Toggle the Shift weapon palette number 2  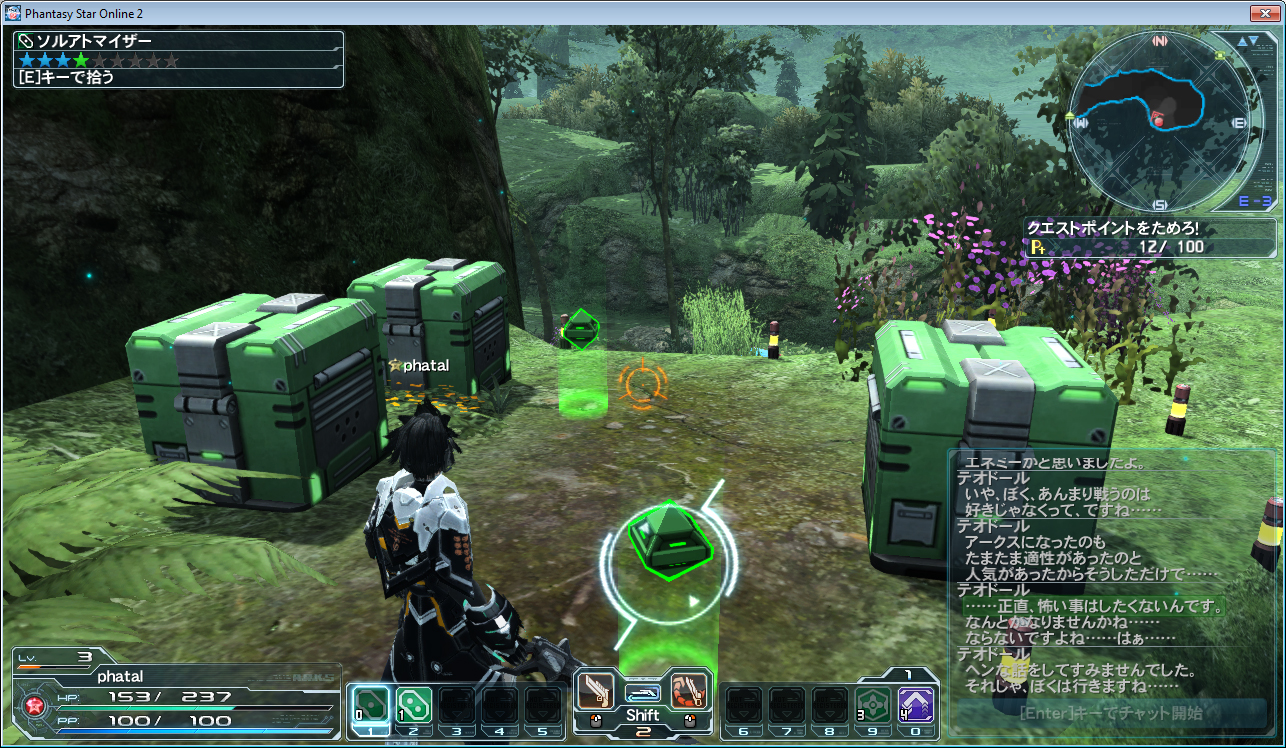[x=642, y=731]
